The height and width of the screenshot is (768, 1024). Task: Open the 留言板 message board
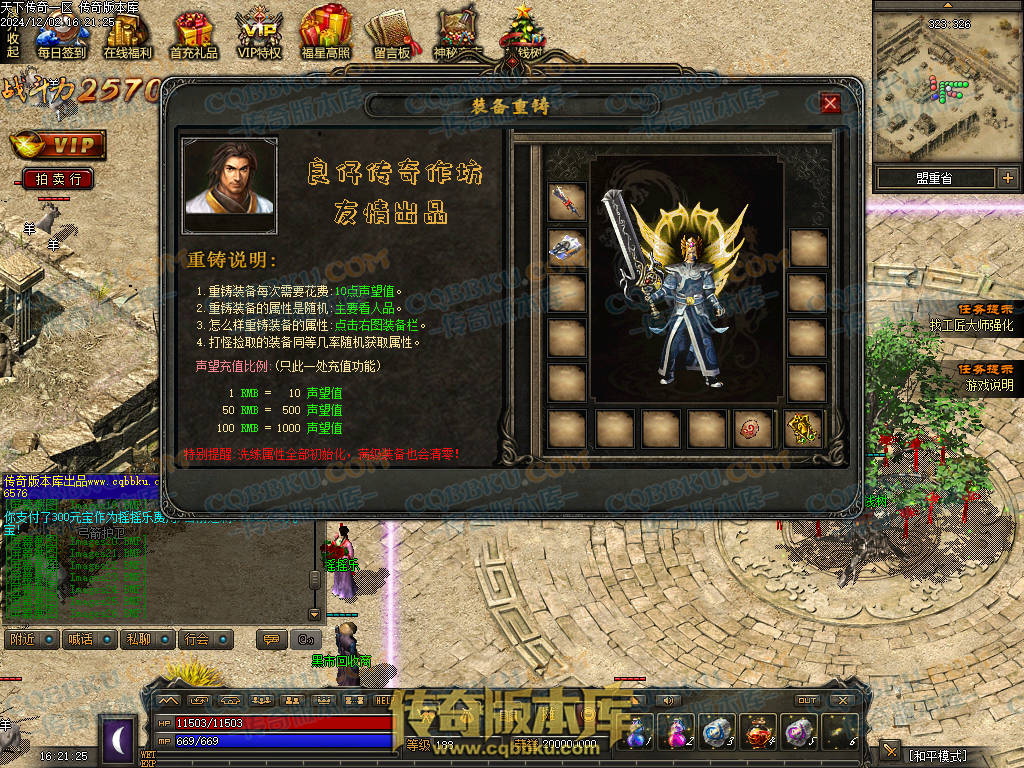coord(391,36)
